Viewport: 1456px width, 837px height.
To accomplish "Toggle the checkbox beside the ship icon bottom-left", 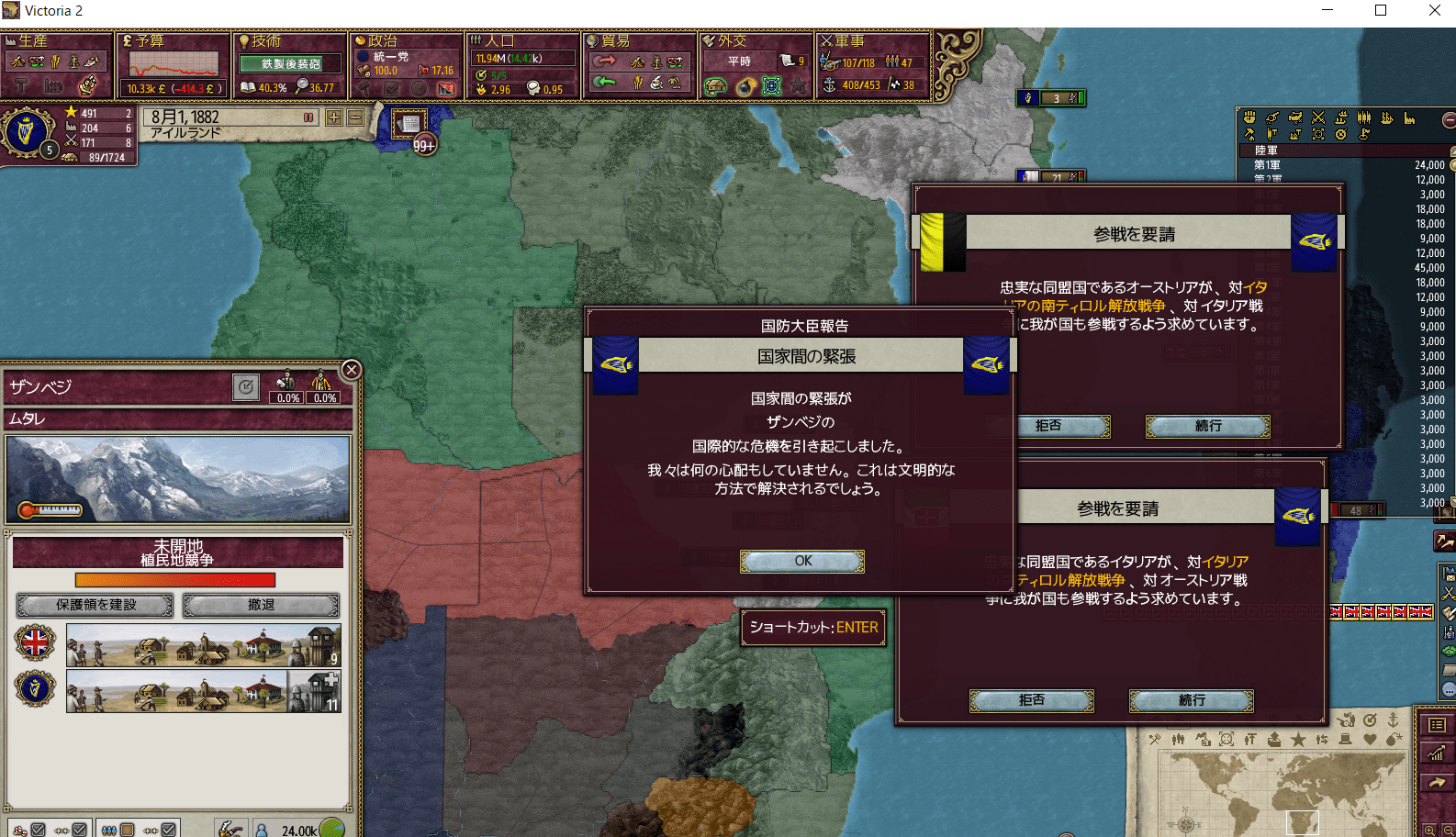I will click(38, 829).
